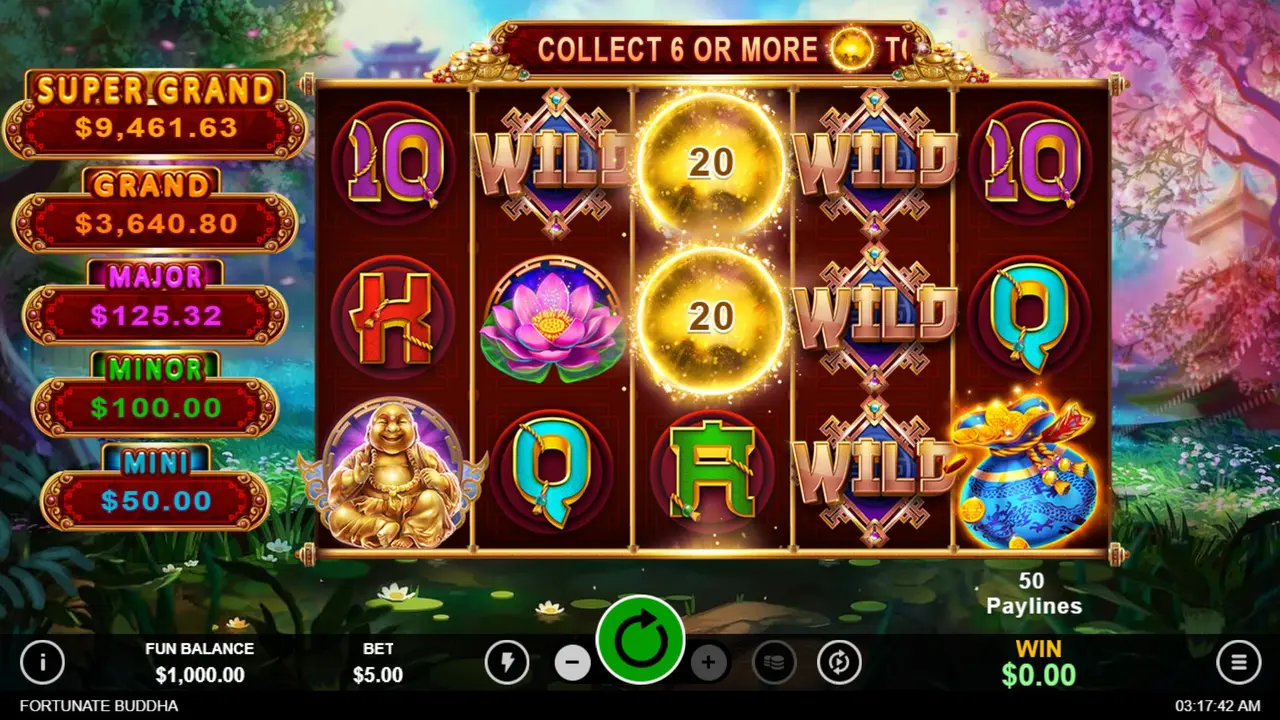1280x720 pixels.
Task: Click the 50 Paylines label
Action: click(x=1034, y=593)
